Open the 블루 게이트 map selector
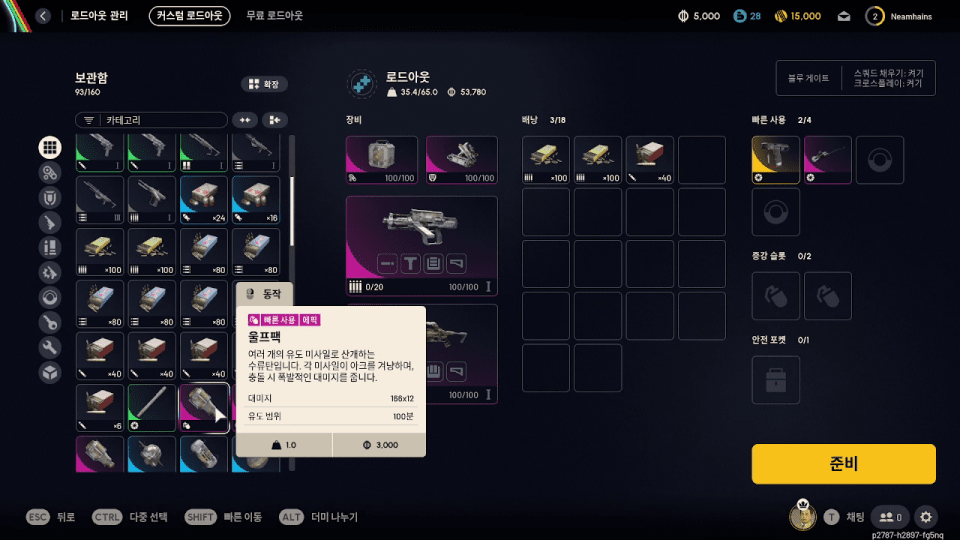The image size is (960, 540). click(x=809, y=78)
